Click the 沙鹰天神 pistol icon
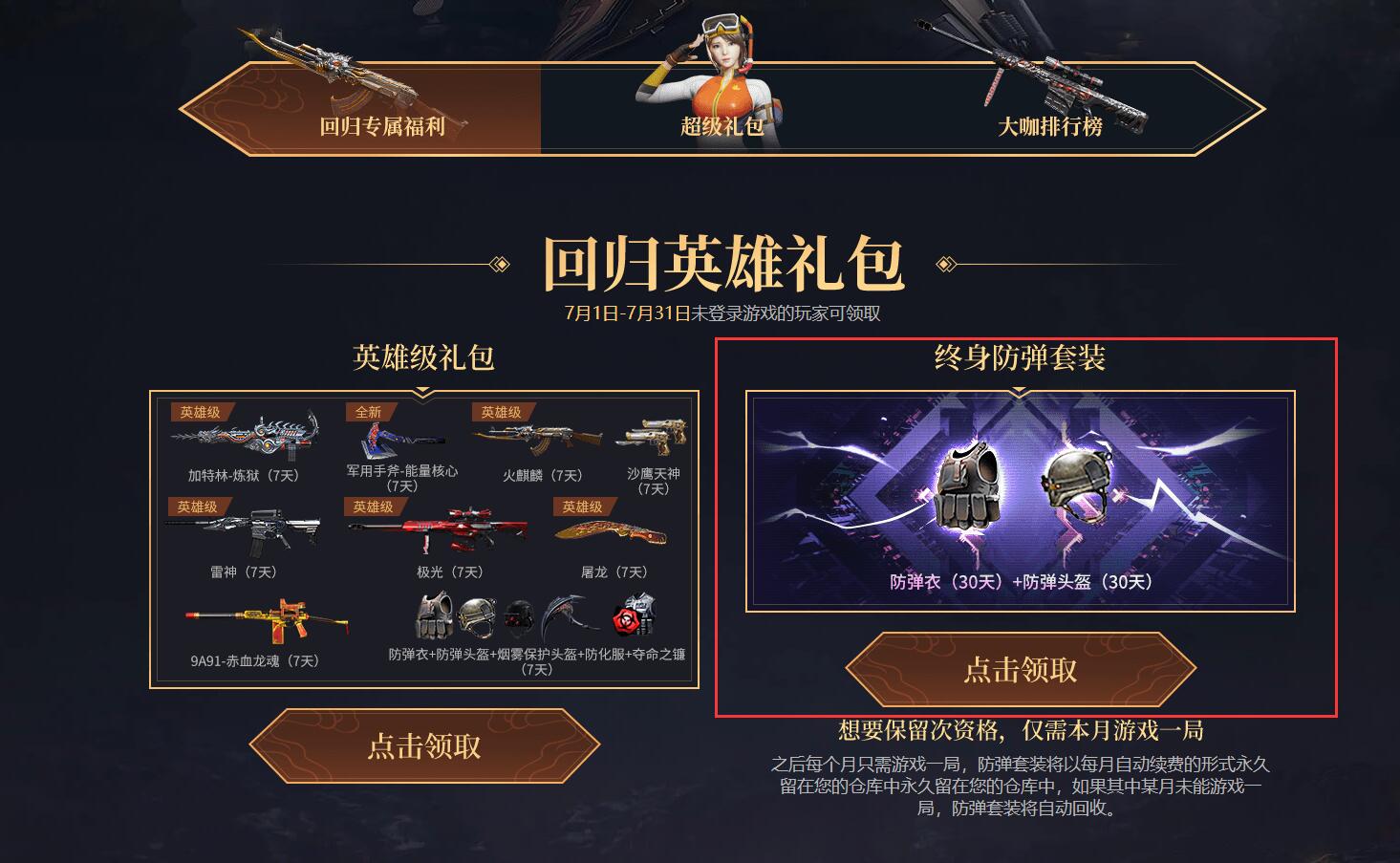 coord(650,436)
